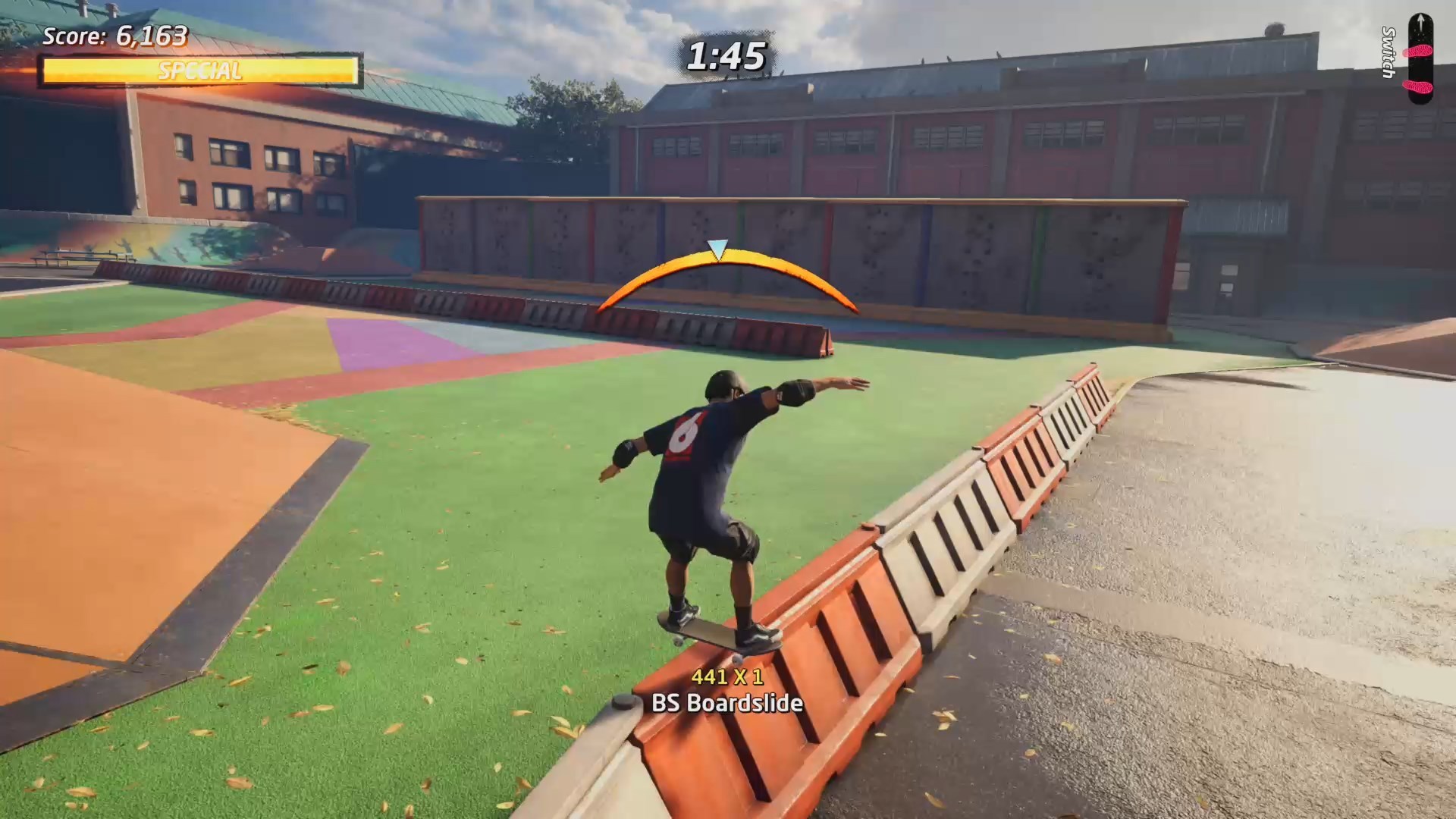Screen dimensions: 1456x819
Task: Click the Switch stance skateboard icon
Action: click(x=1420, y=59)
